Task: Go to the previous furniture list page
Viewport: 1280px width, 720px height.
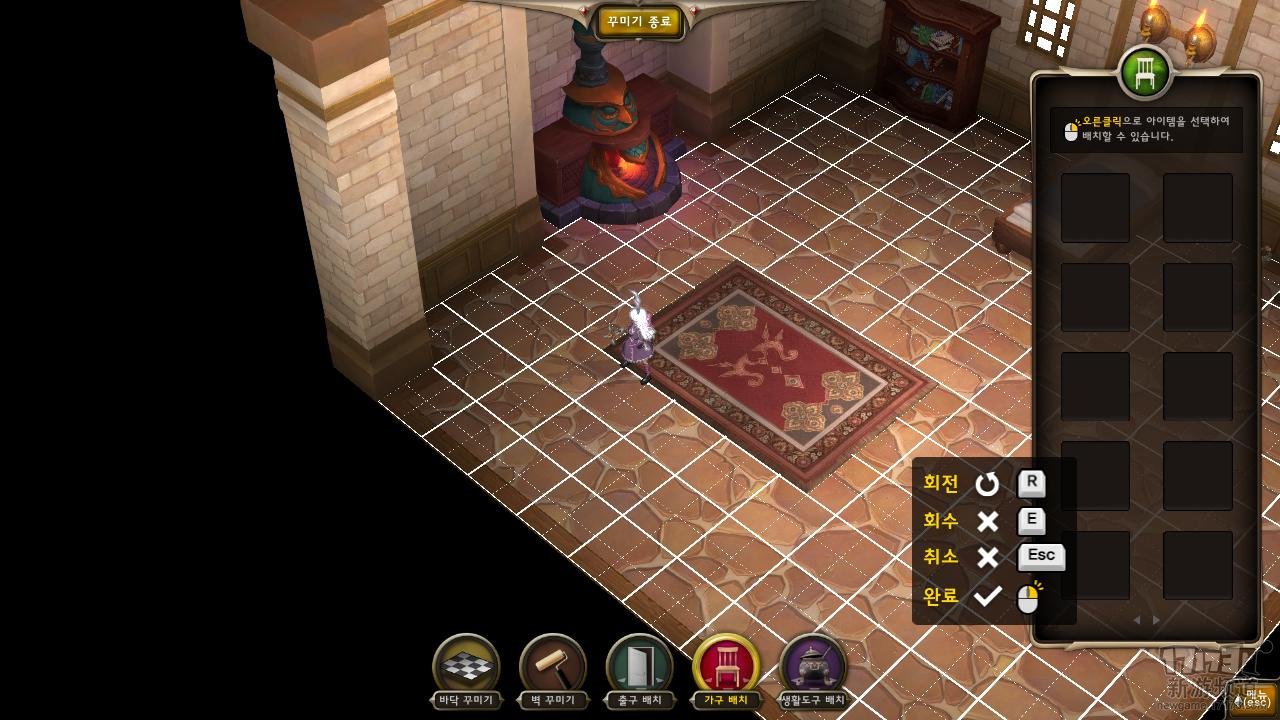Action: tap(1136, 620)
